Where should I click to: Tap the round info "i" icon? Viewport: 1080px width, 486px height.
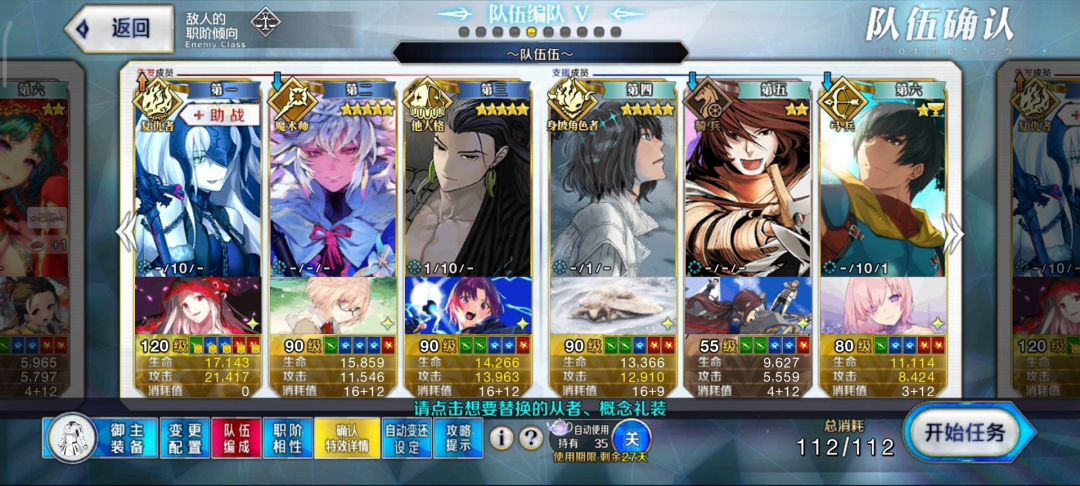pyautogui.click(x=501, y=438)
